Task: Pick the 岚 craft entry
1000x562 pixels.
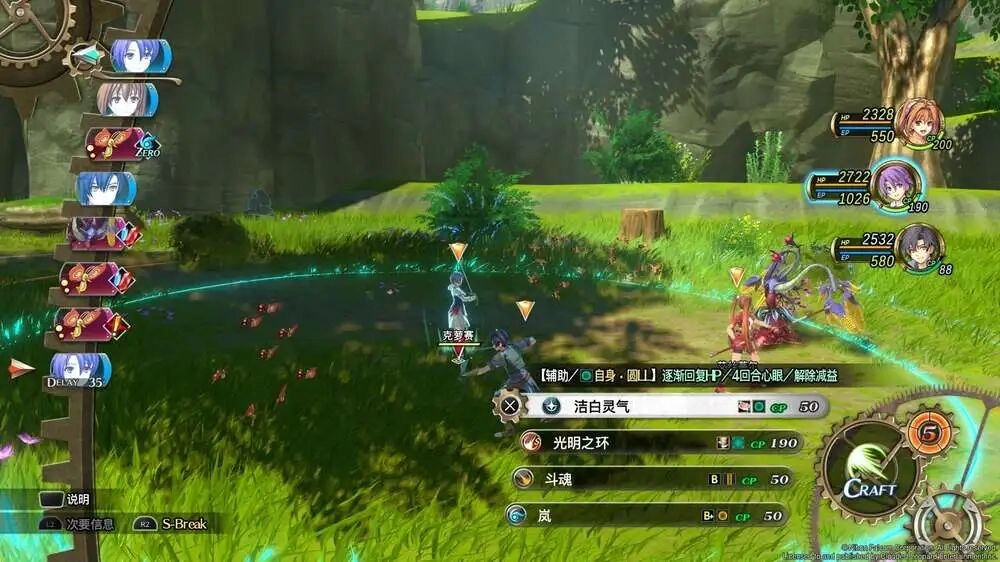Action: (x=647, y=516)
